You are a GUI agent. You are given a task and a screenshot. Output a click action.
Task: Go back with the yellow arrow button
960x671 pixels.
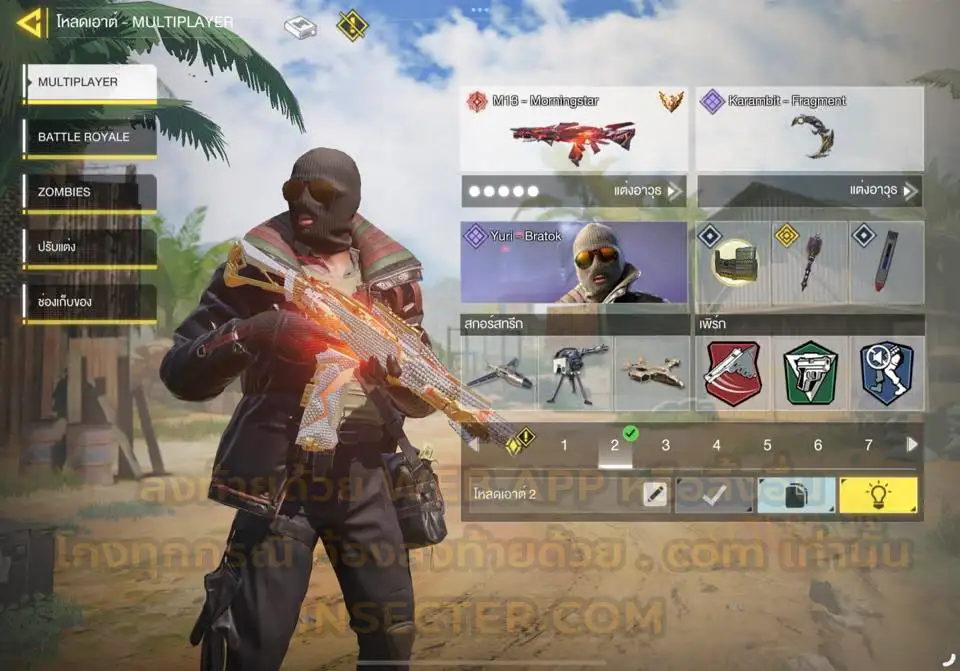30,22
